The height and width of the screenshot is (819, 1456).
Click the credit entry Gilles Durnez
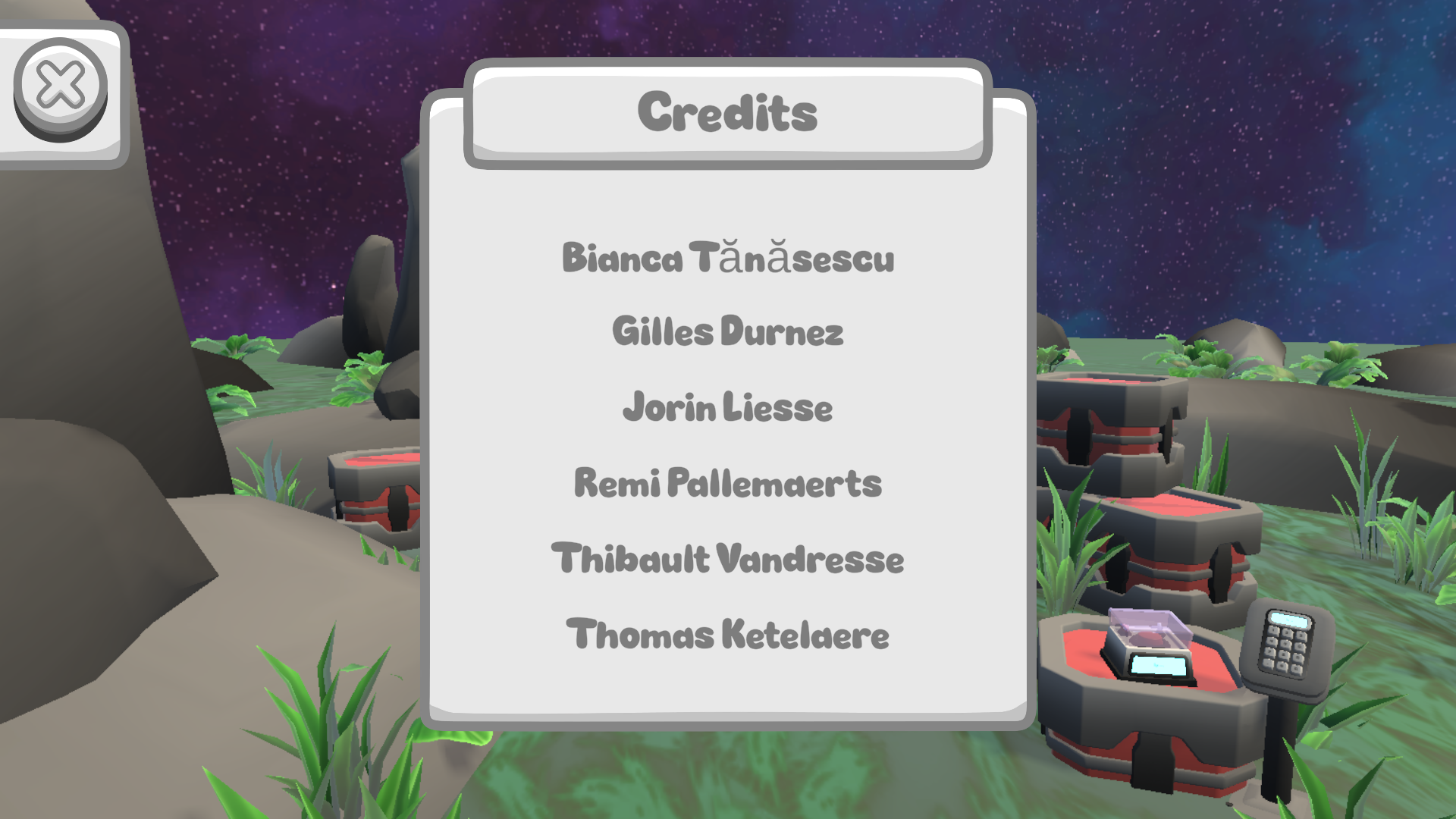pyautogui.click(x=729, y=331)
